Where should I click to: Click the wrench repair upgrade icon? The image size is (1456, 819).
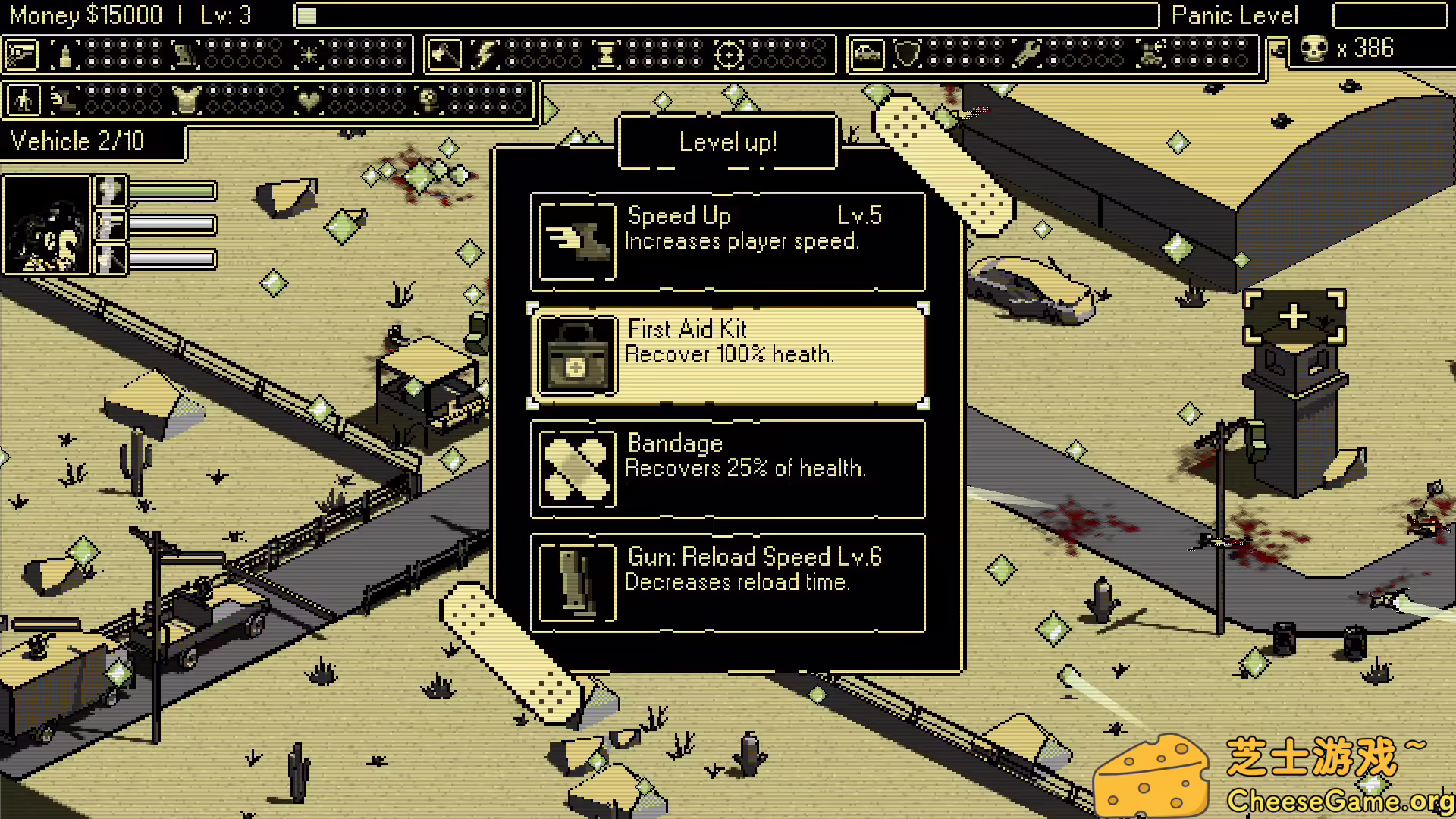1028,55
